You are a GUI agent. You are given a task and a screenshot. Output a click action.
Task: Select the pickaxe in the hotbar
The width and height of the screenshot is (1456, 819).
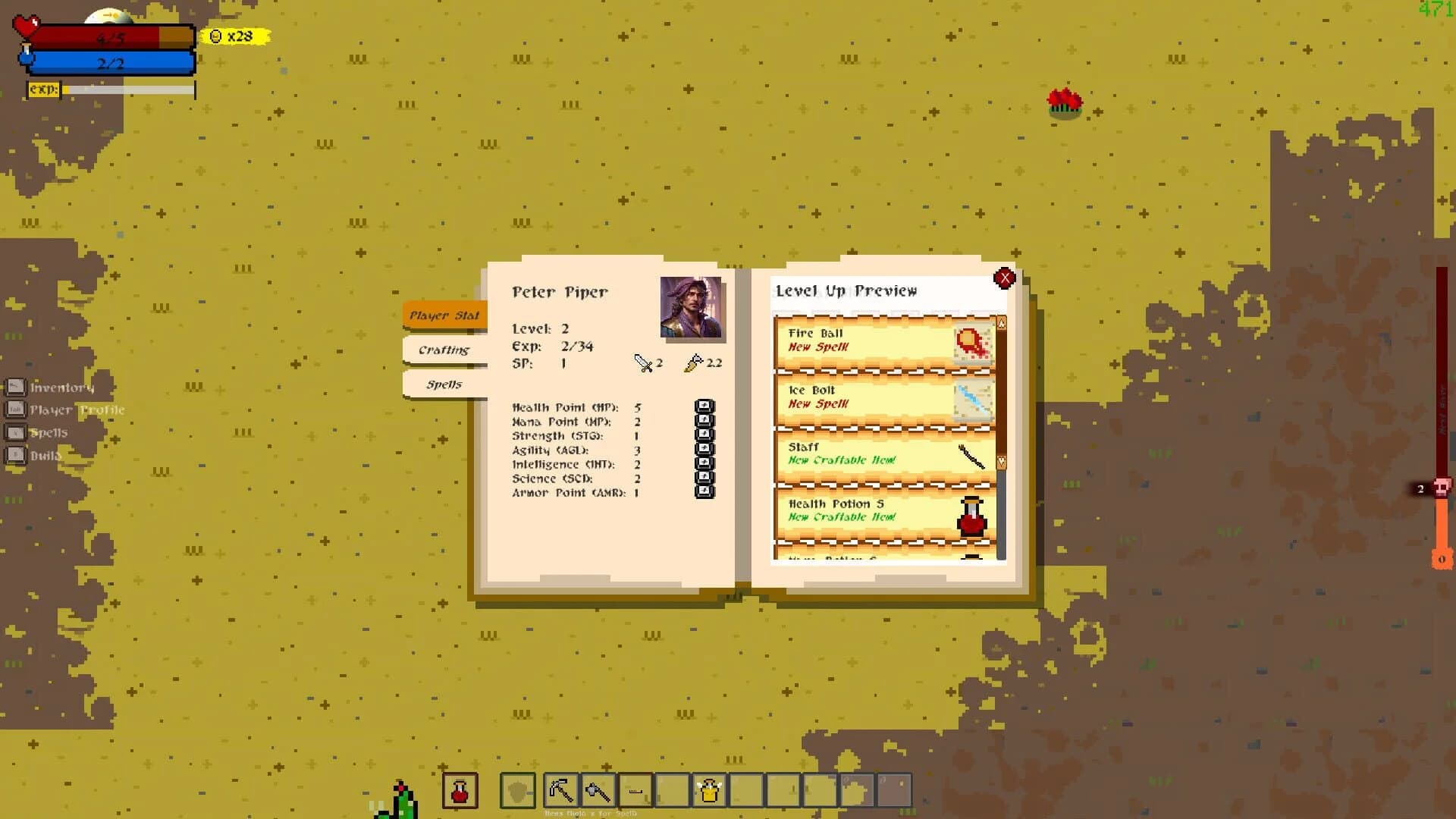click(x=561, y=789)
